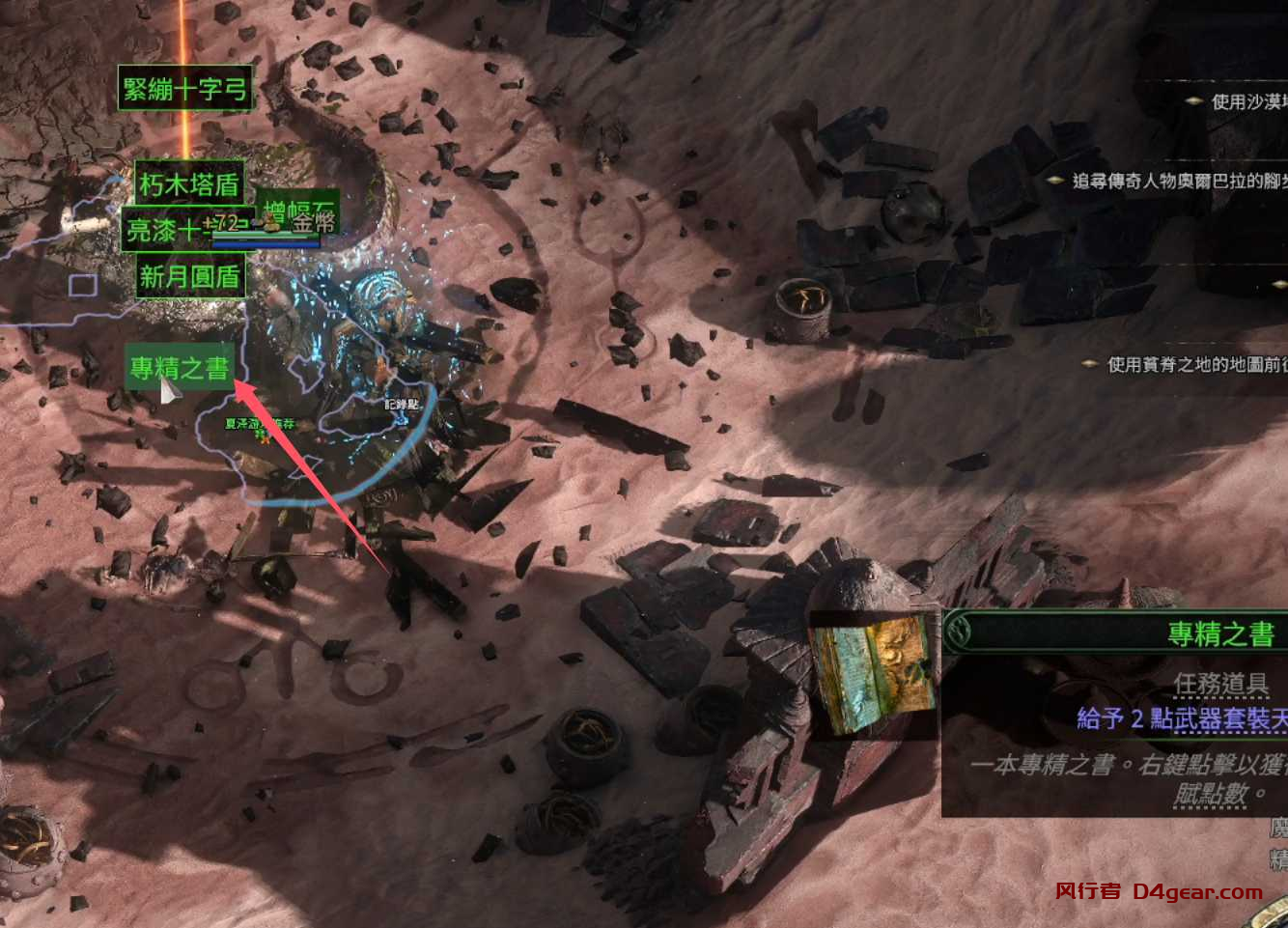The height and width of the screenshot is (928, 1288).
Task: Collect the 金幣 gold label
Action: pos(315,224)
